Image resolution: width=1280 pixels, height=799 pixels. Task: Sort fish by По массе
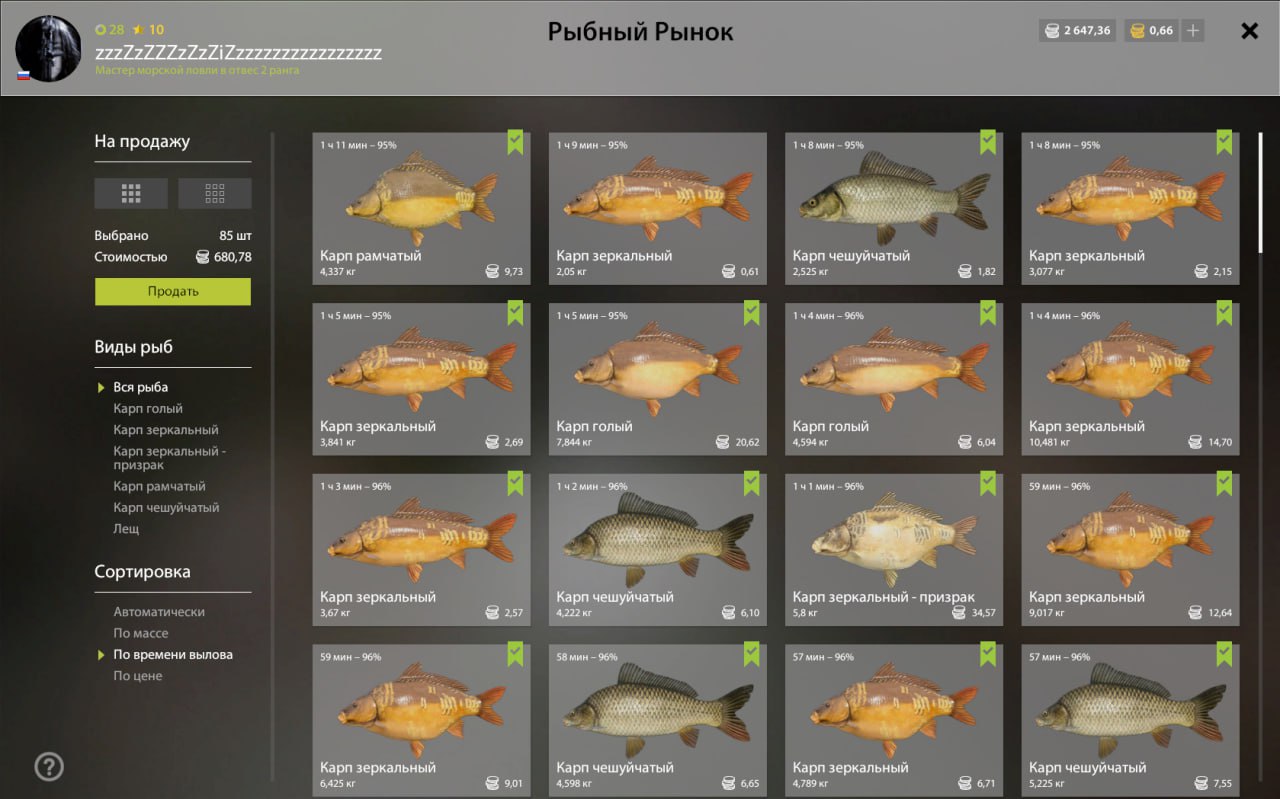(x=140, y=633)
